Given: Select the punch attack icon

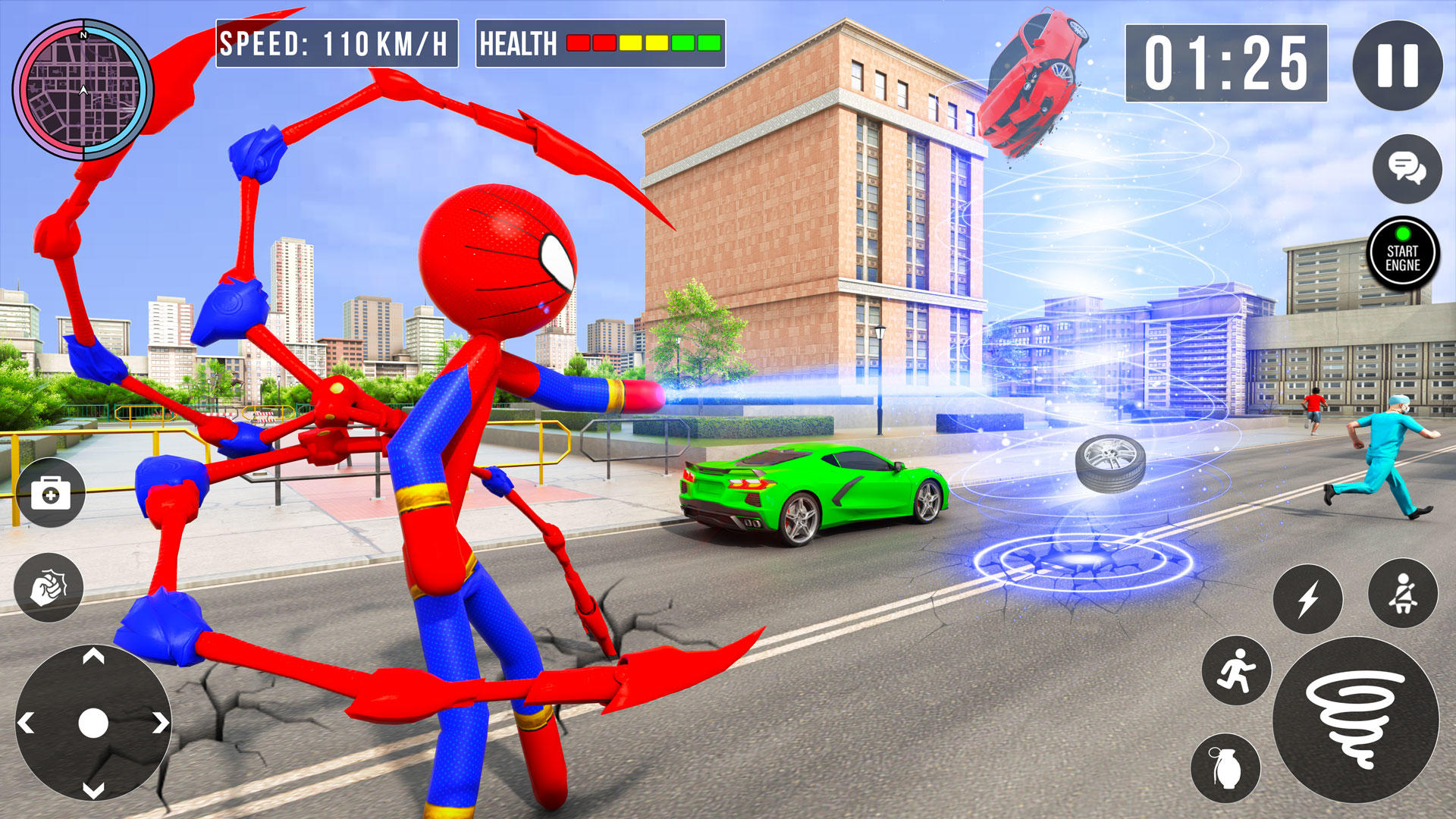Looking at the screenshot, I should click(48, 588).
